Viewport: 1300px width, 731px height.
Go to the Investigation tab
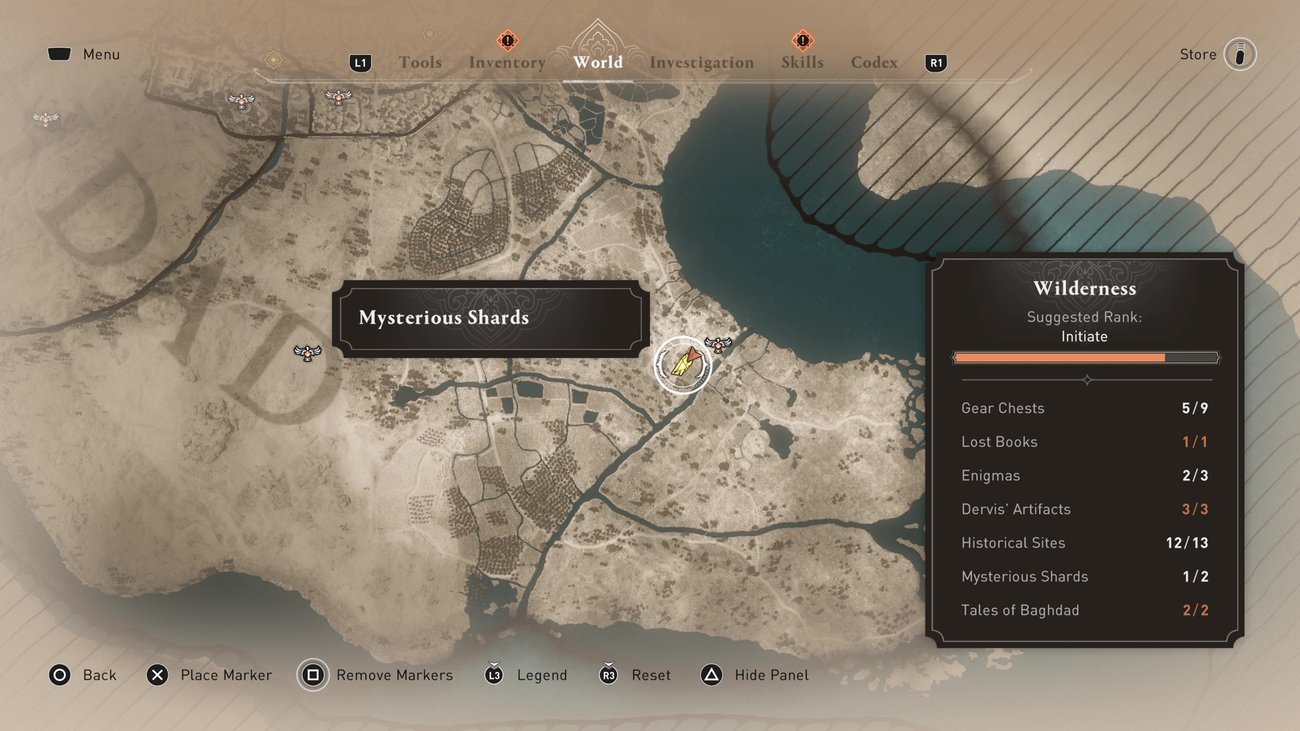(x=702, y=62)
